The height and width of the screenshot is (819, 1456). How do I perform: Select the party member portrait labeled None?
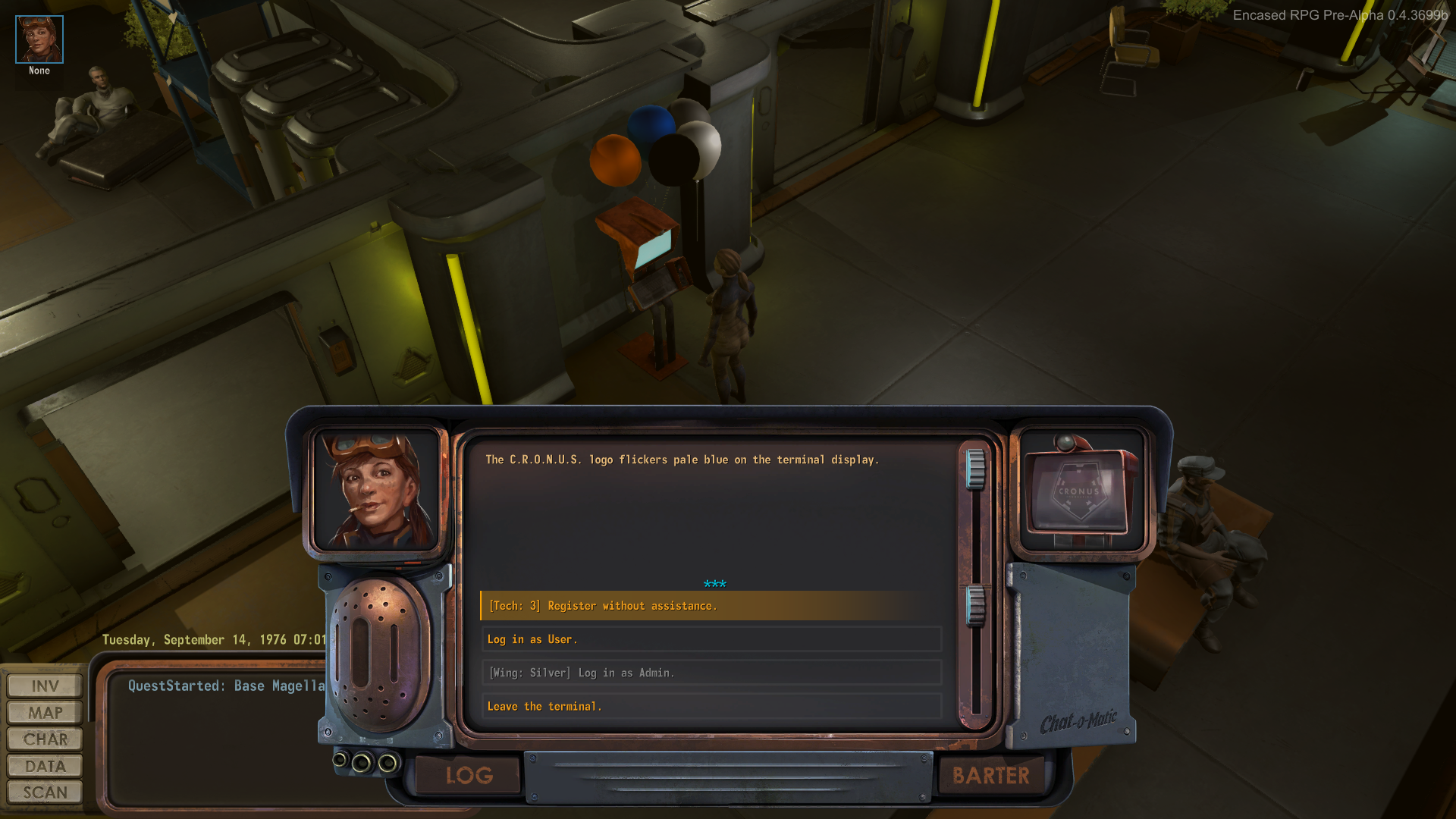point(39,39)
